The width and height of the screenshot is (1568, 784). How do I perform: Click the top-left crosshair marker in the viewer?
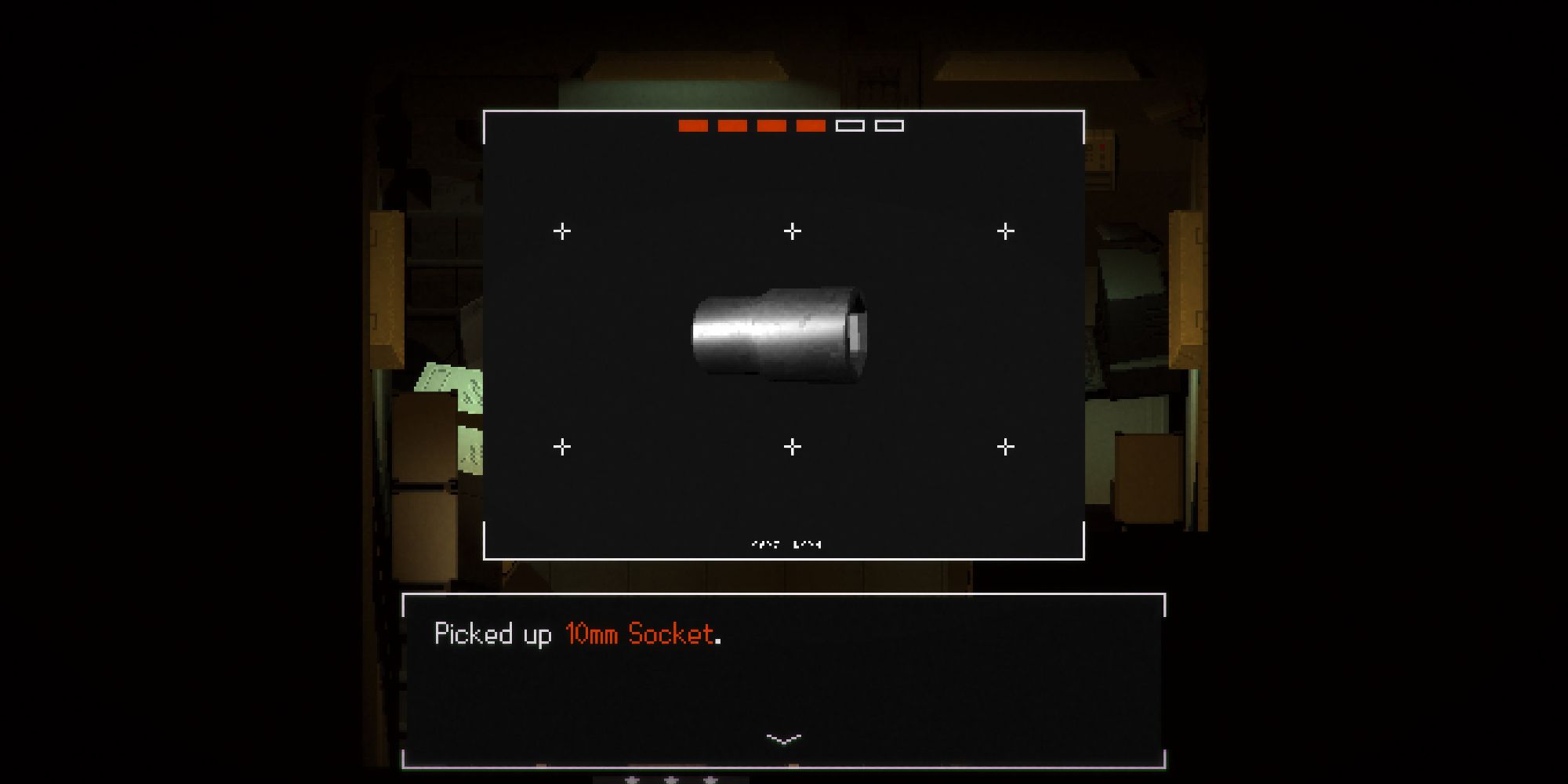[561, 230]
